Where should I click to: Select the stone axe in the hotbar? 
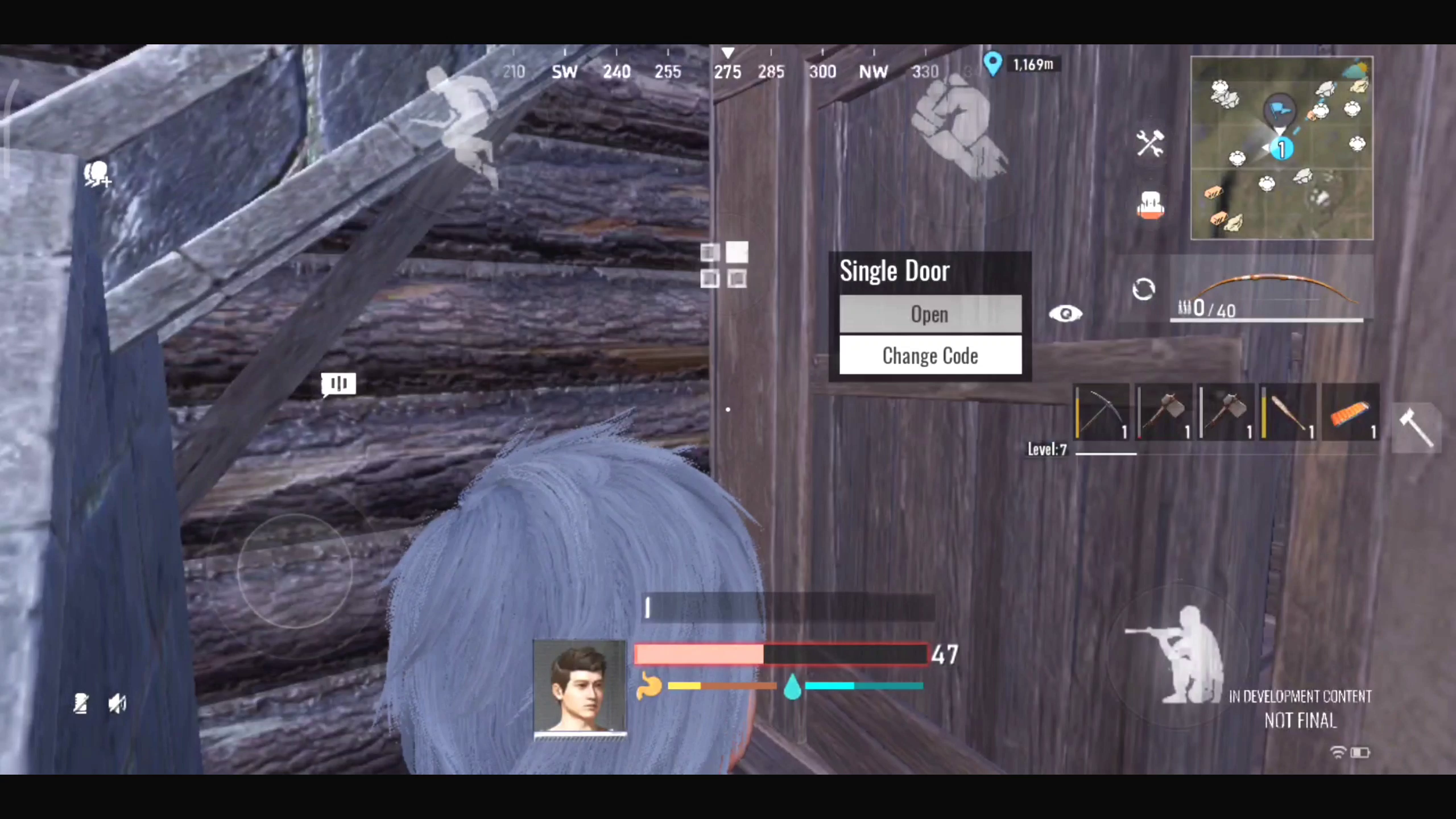pos(1163,412)
